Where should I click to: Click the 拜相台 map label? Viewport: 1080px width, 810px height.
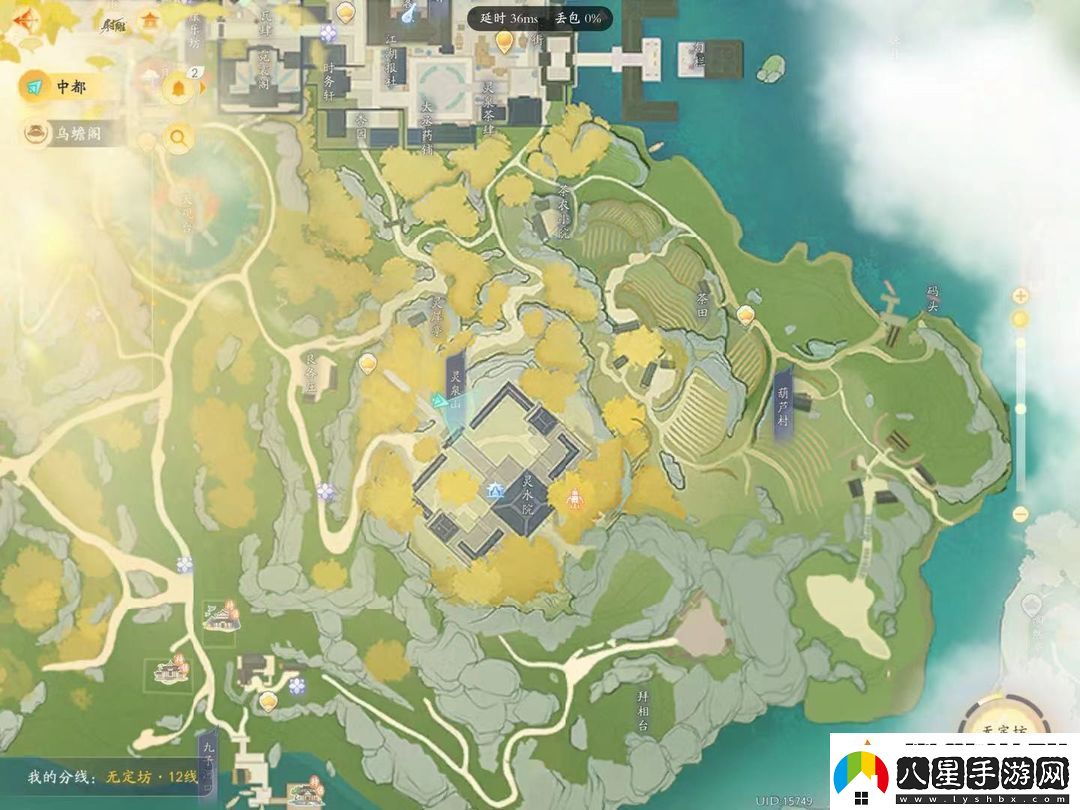[x=643, y=709]
